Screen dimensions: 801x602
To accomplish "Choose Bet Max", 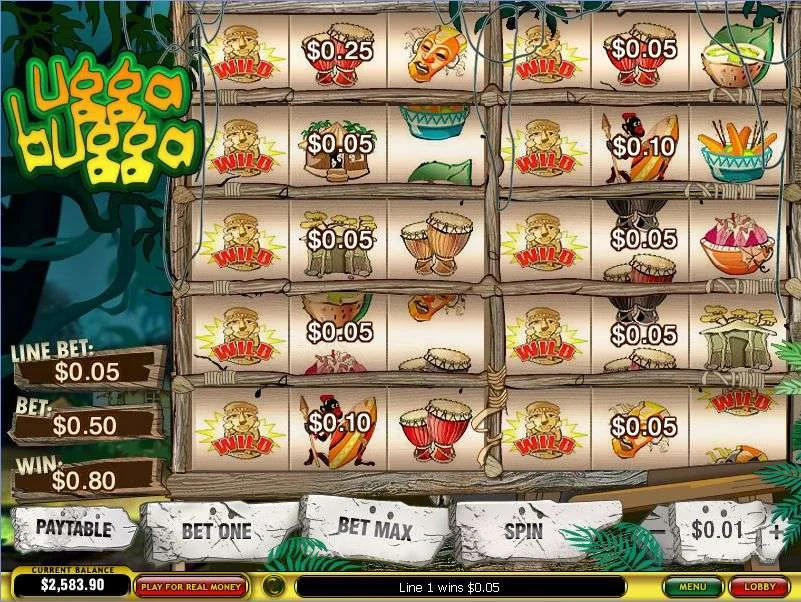I will (375, 527).
